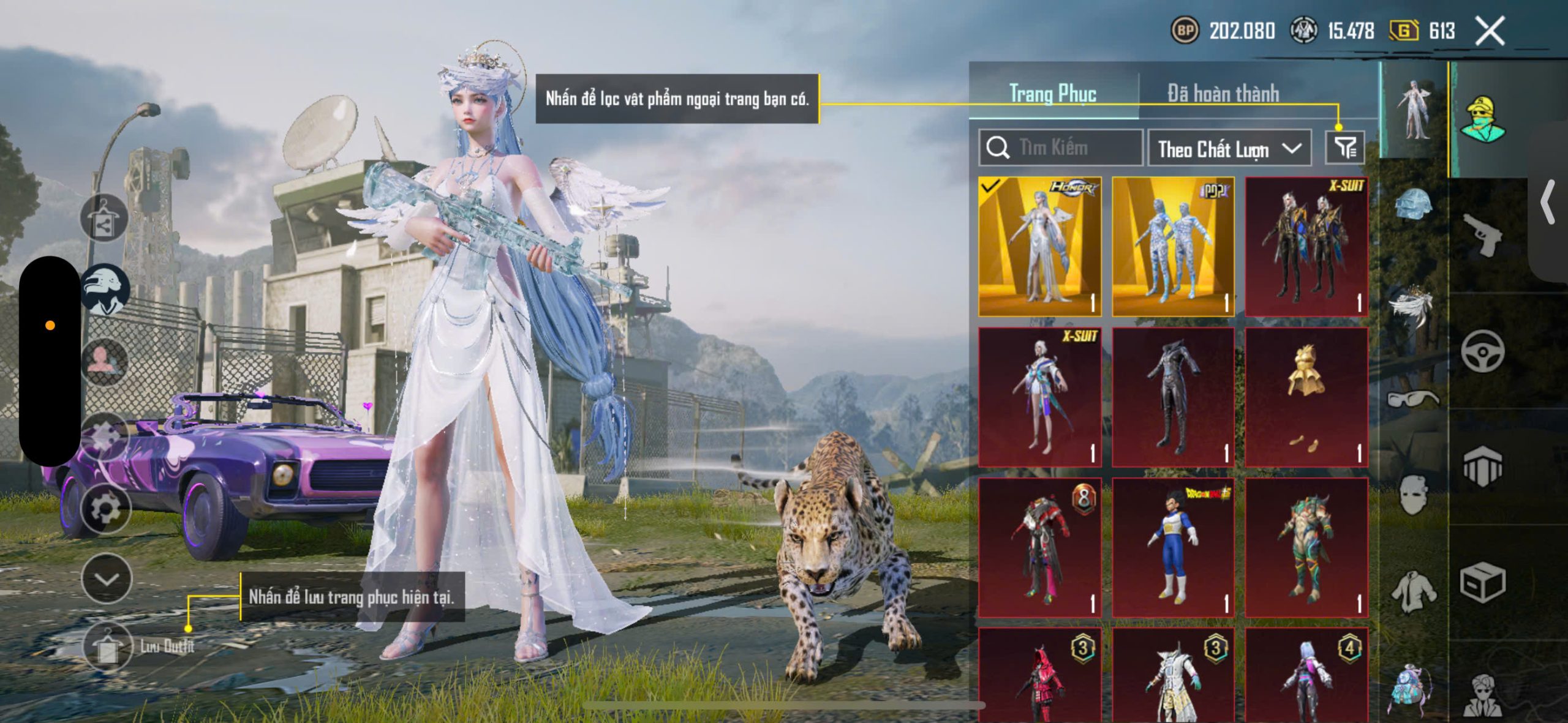Select the black leather suit outfit
This screenshot has height=723, width=1568.
[x=1173, y=397]
